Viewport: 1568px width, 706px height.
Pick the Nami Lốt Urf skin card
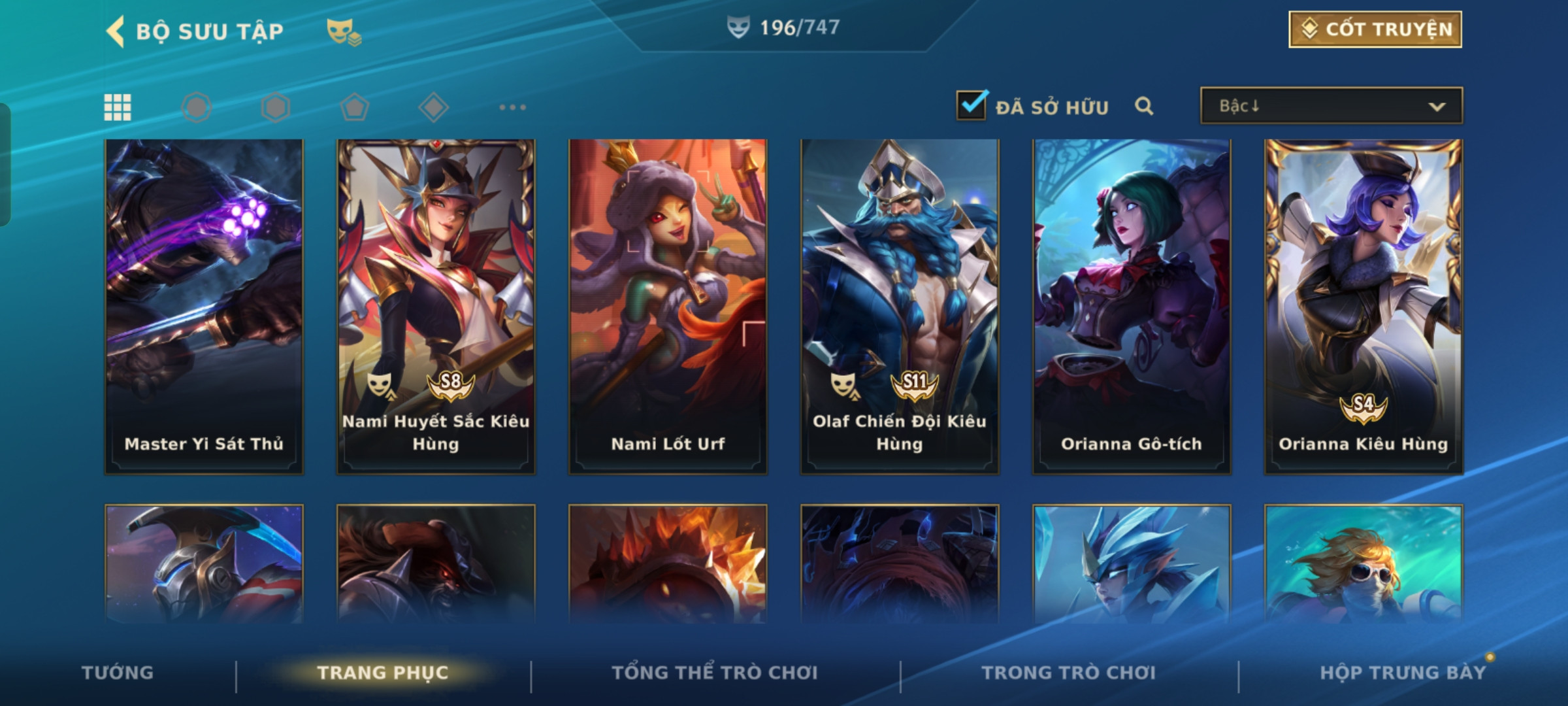[x=668, y=306]
